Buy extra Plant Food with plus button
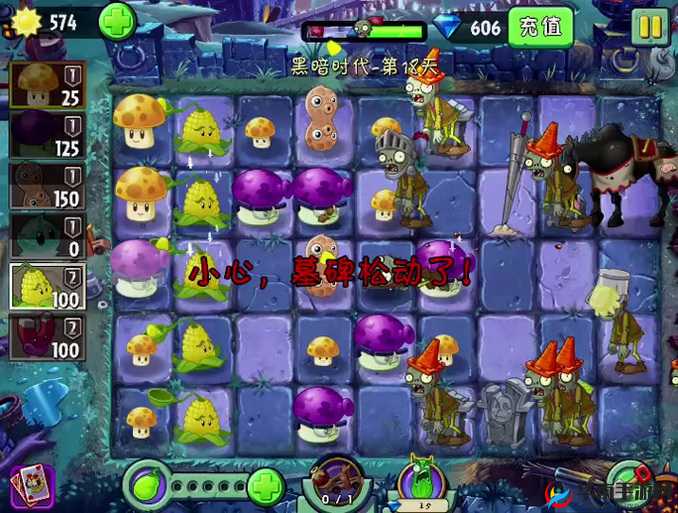 pyautogui.click(x=266, y=488)
